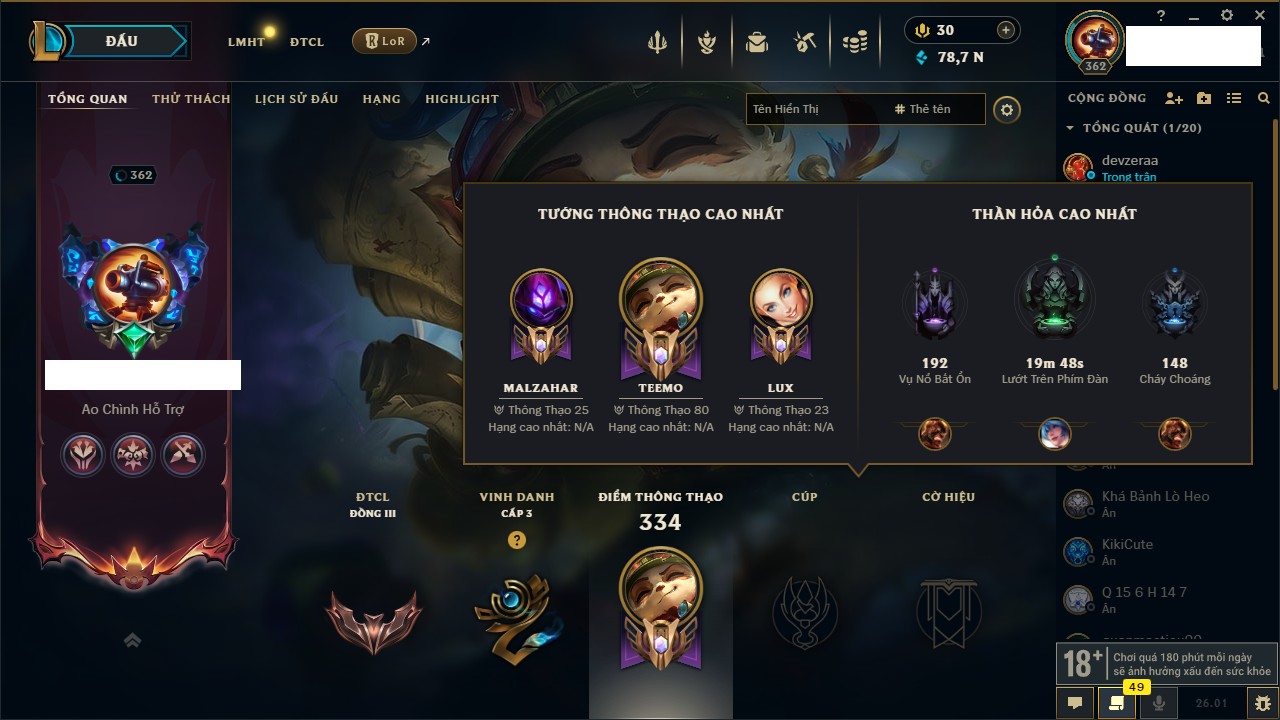Select friend devzeraa in the list
Viewport: 1280px width, 720px height.
tap(1130, 167)
